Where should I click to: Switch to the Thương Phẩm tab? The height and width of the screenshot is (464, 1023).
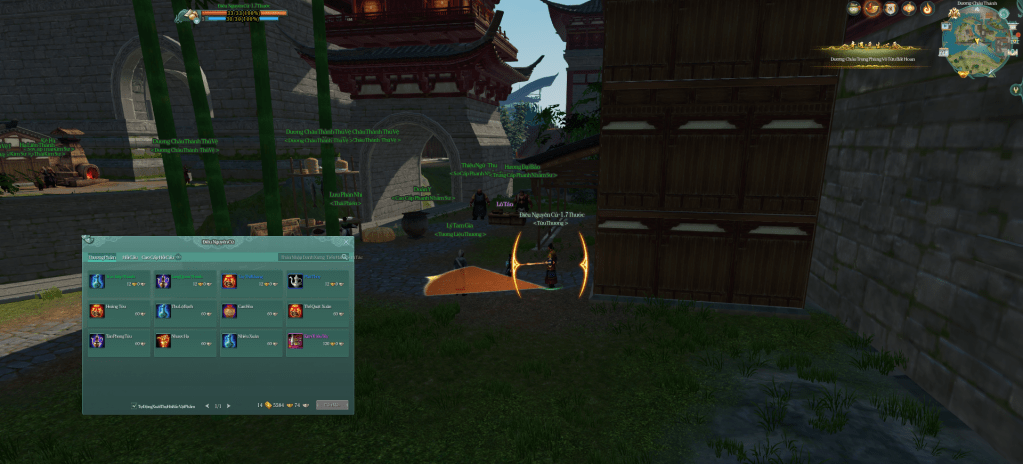[x=101, y=257]
